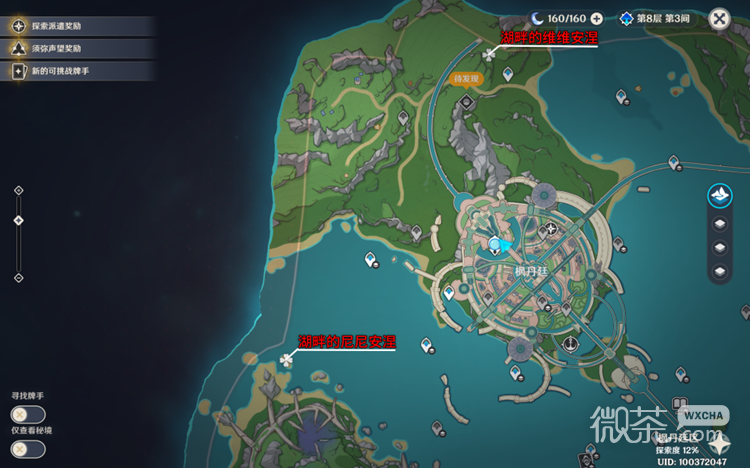Close the map with the X button
Viewport: 750px width, 468px height.
pyautogui.click(x=719, y=19)
